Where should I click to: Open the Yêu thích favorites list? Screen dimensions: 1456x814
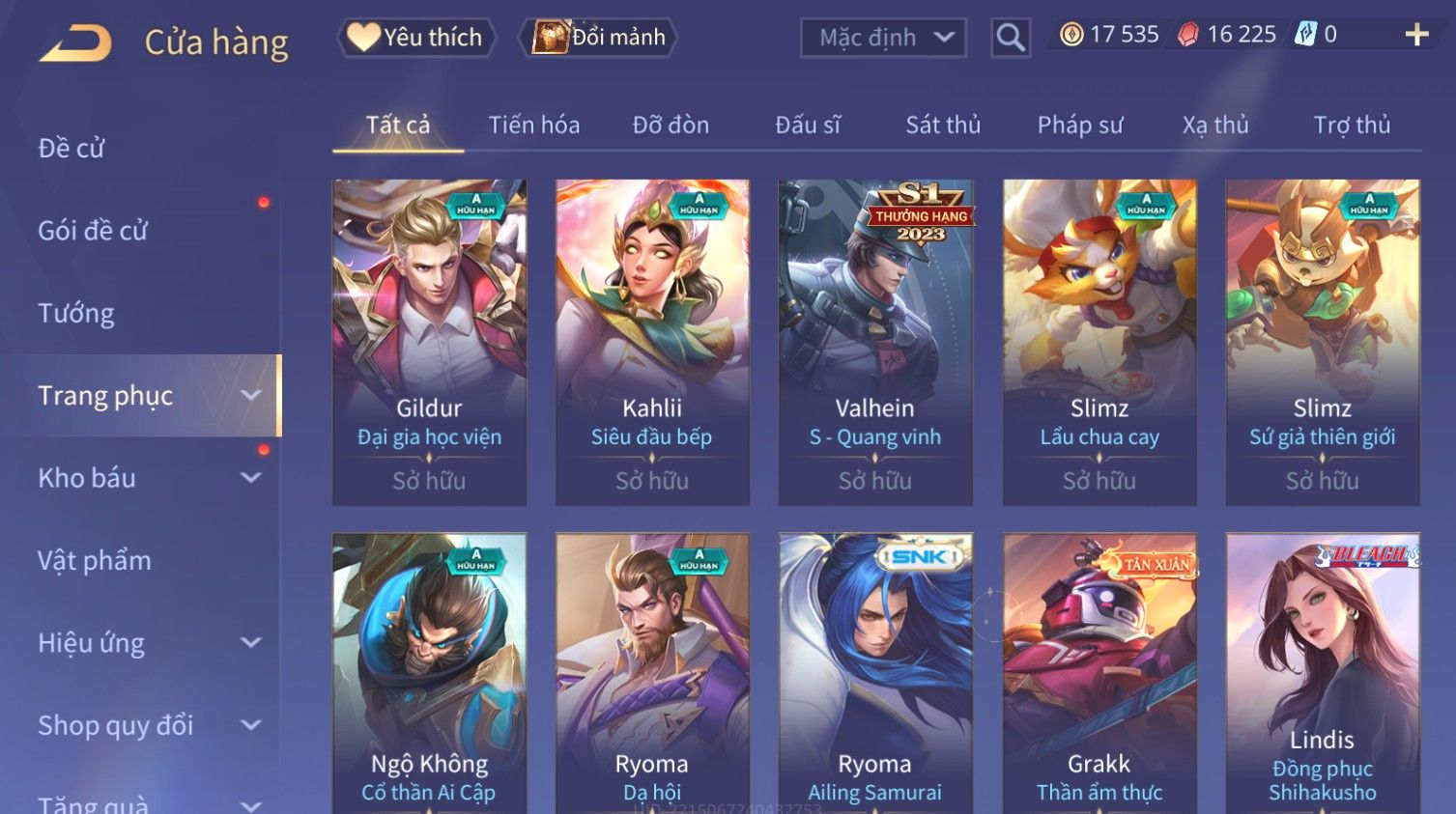(416, 38)
